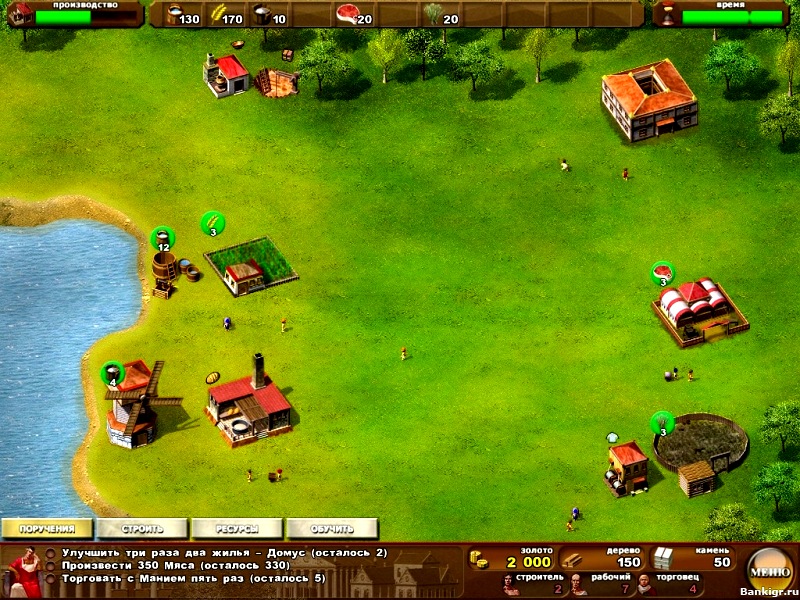Collect the wheat bubble above the farm
This screenshot has height=600, width=800.
[x=212, y=223]
